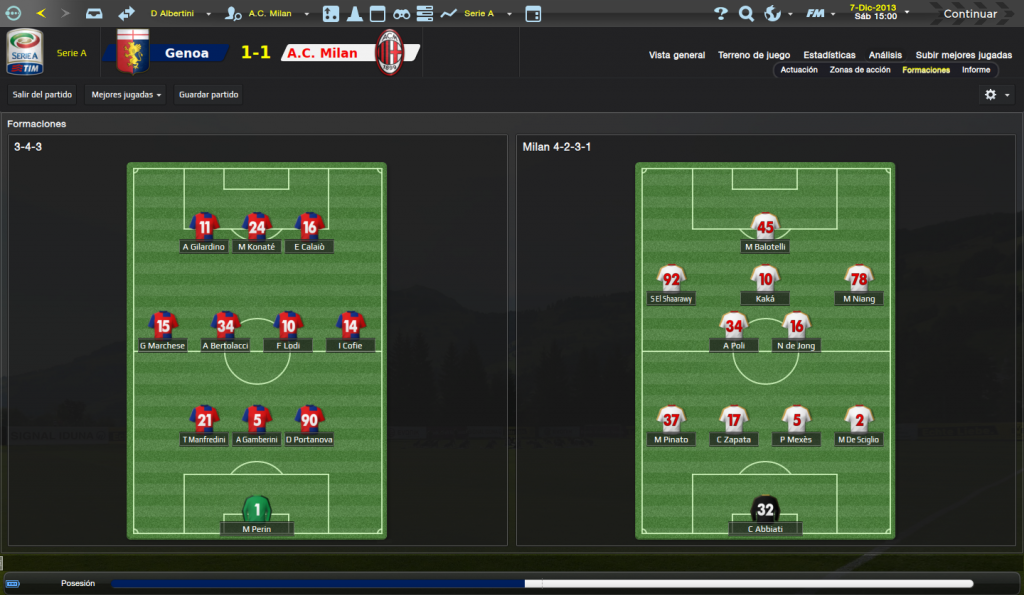The height and width of the screenshot is (595, 1024).
Task: Open the search magnifier icon
Action: [746, 14]
